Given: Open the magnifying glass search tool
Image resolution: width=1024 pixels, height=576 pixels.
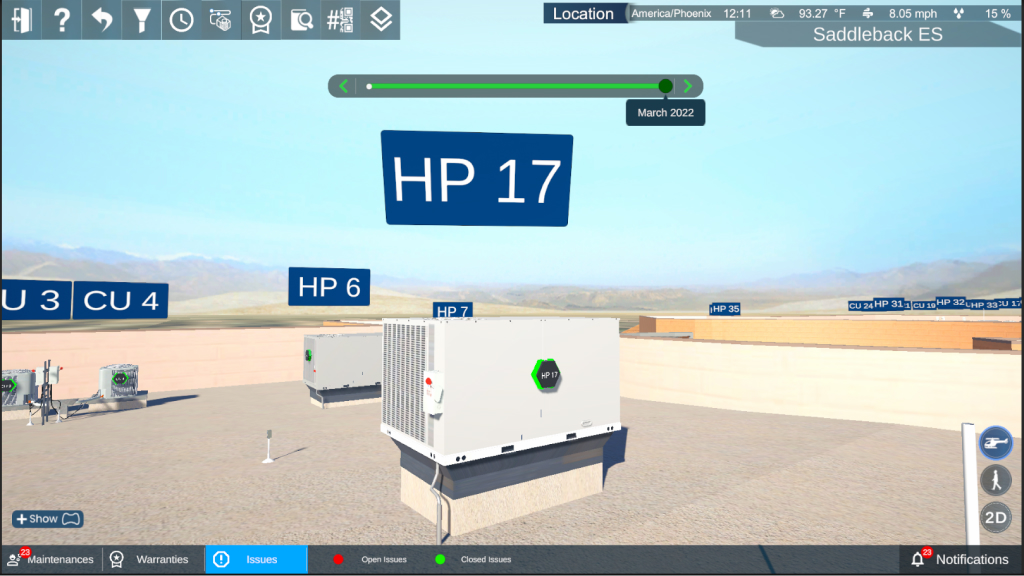Looking at the screenshot, I should [x=301, y=20].
